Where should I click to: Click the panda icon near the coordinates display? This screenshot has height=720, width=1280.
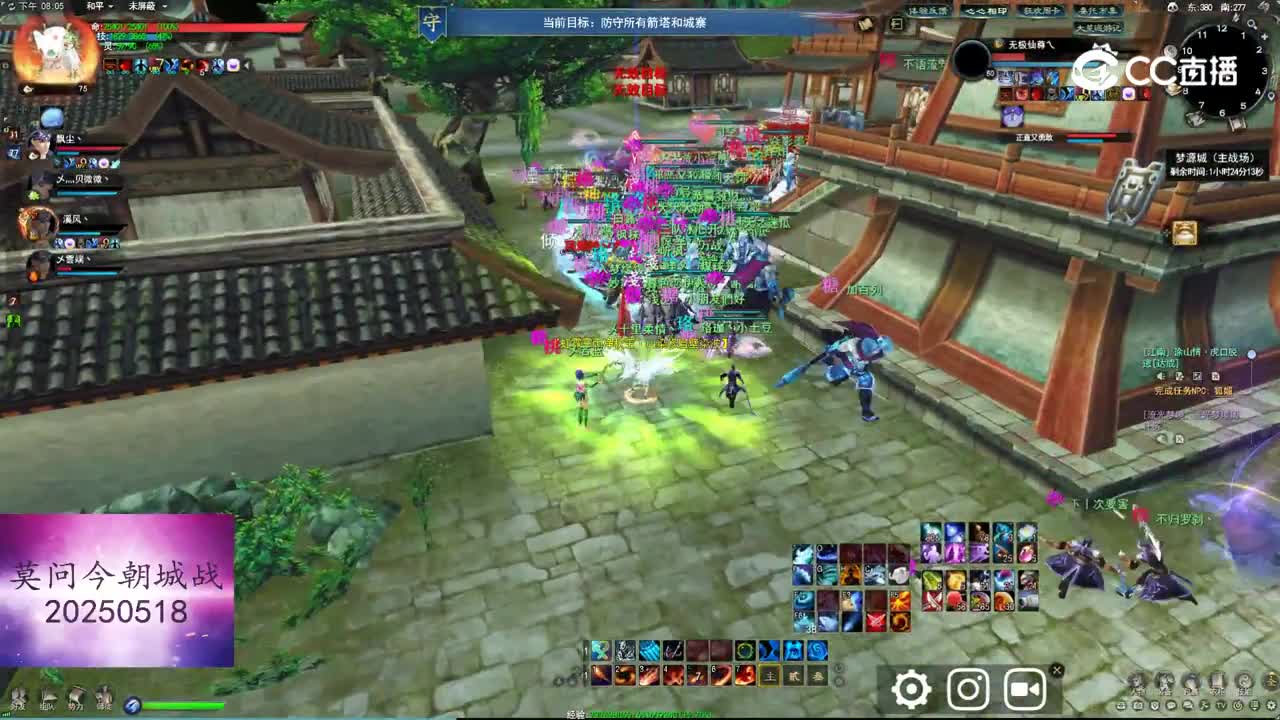pyautogui.click(x=1173, y=8)
